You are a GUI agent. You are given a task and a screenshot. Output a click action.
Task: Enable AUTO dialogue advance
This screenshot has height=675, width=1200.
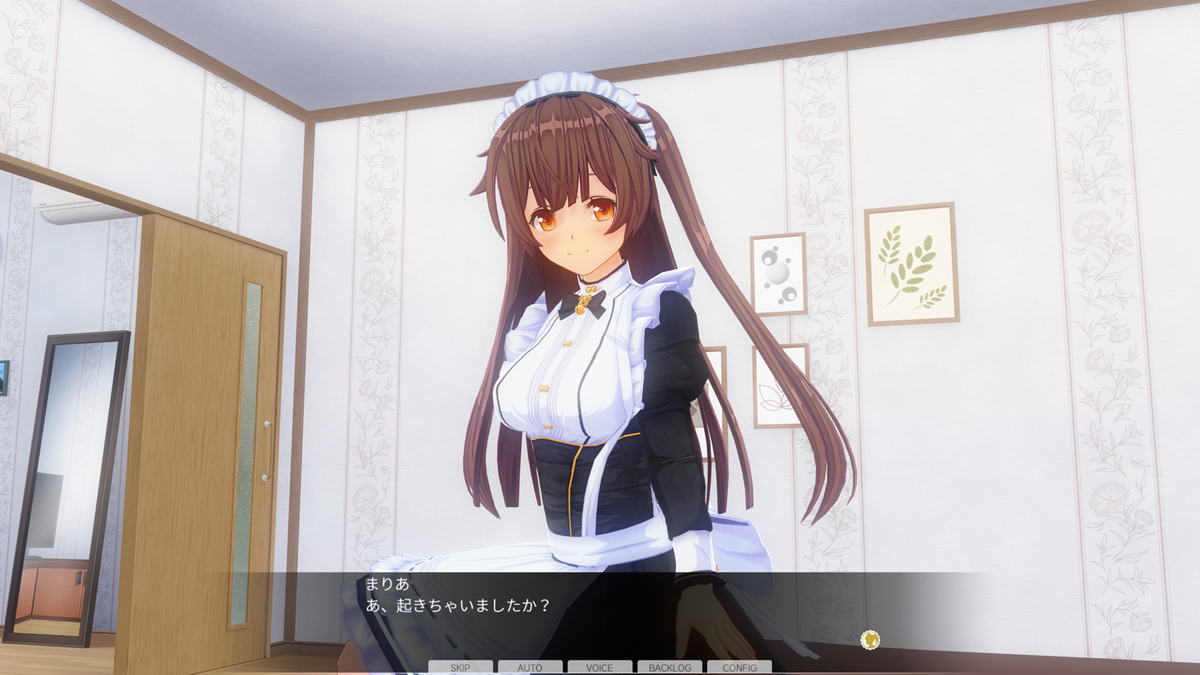coord(530,667)
